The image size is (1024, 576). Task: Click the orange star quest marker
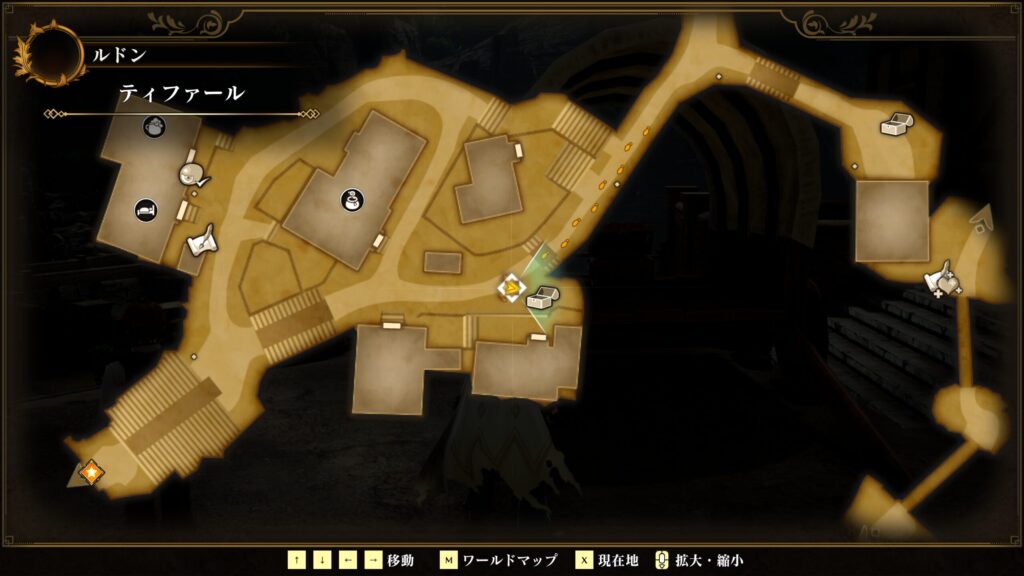tap(91, 471)
